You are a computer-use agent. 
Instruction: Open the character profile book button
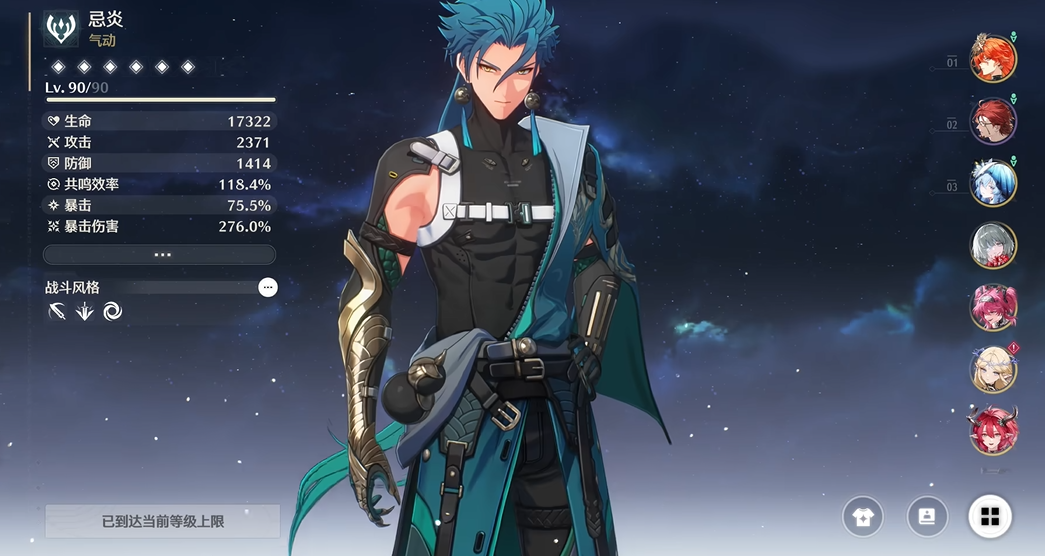(x=927, y=516)
